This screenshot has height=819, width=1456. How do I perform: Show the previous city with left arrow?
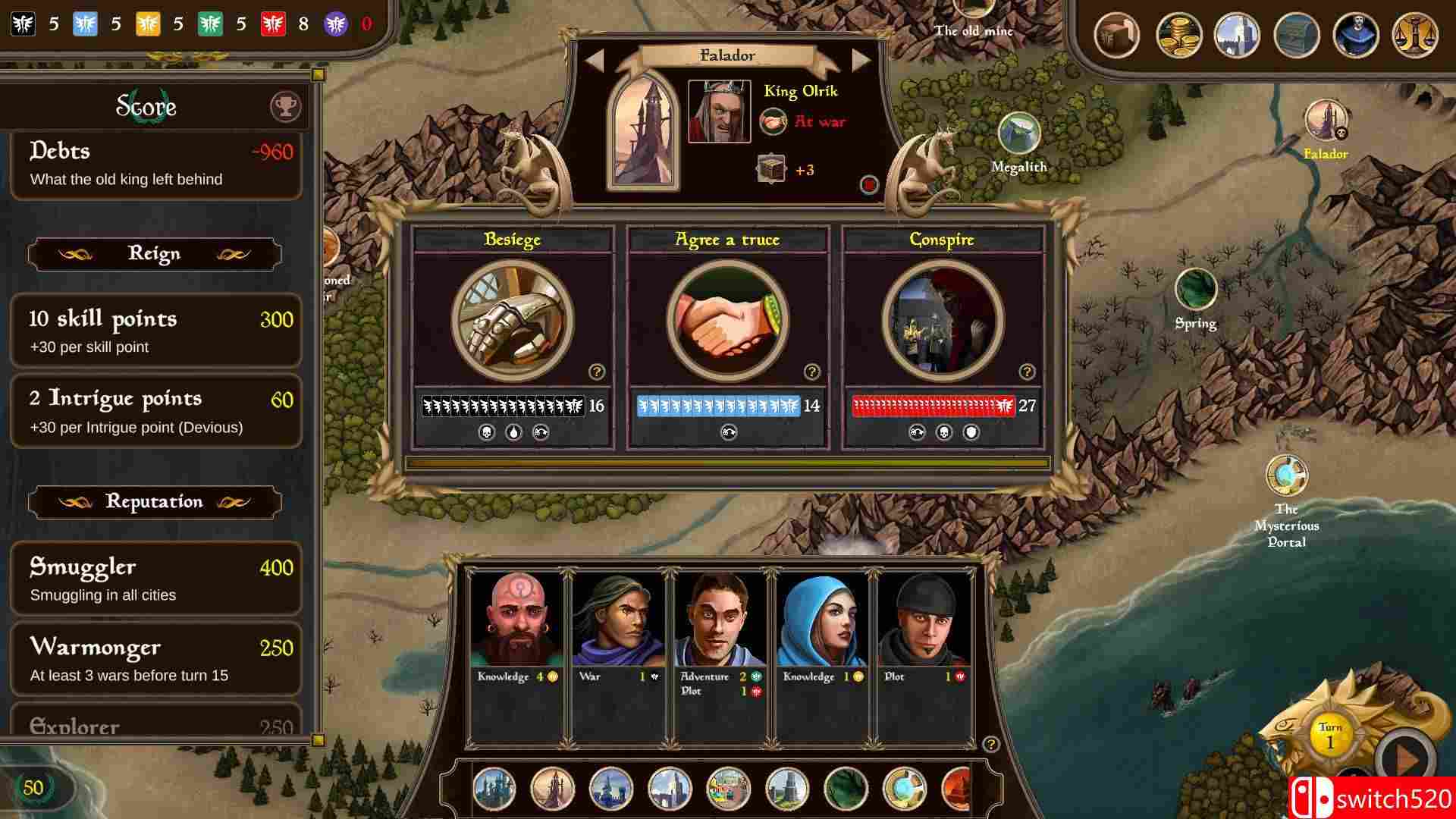[x=595, y=61]
